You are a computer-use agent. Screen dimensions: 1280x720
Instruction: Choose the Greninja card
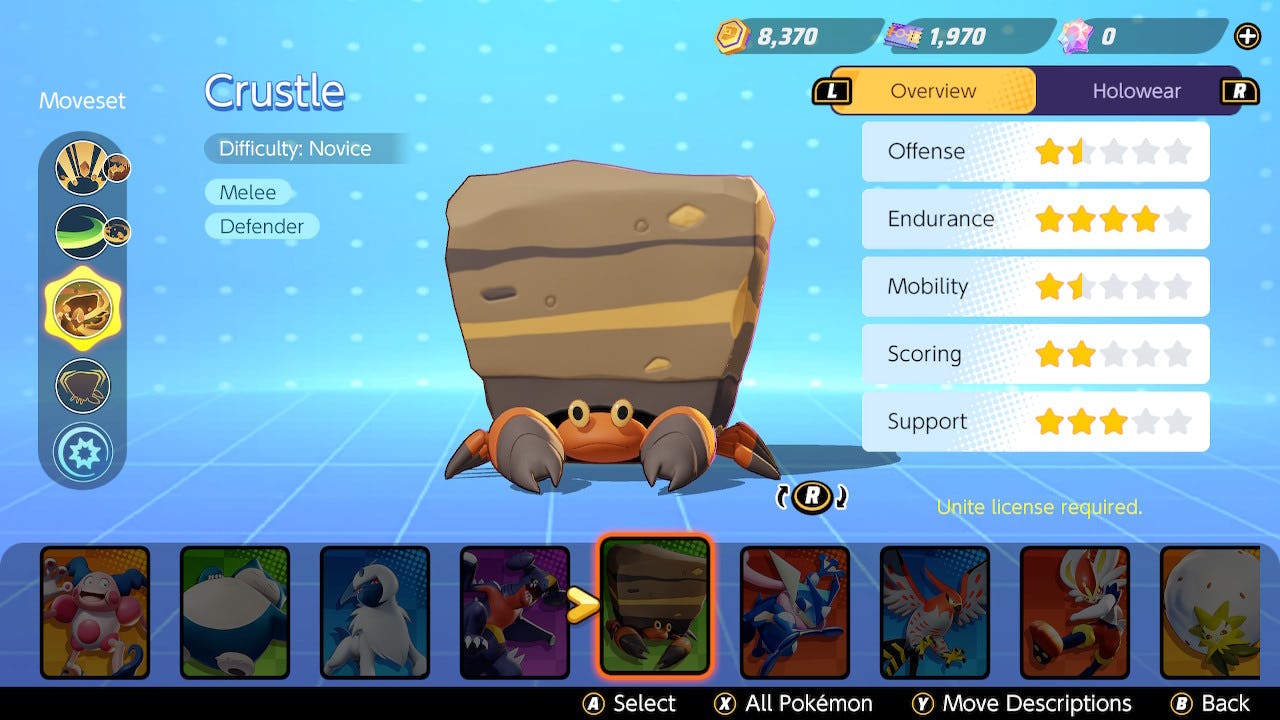795,611
